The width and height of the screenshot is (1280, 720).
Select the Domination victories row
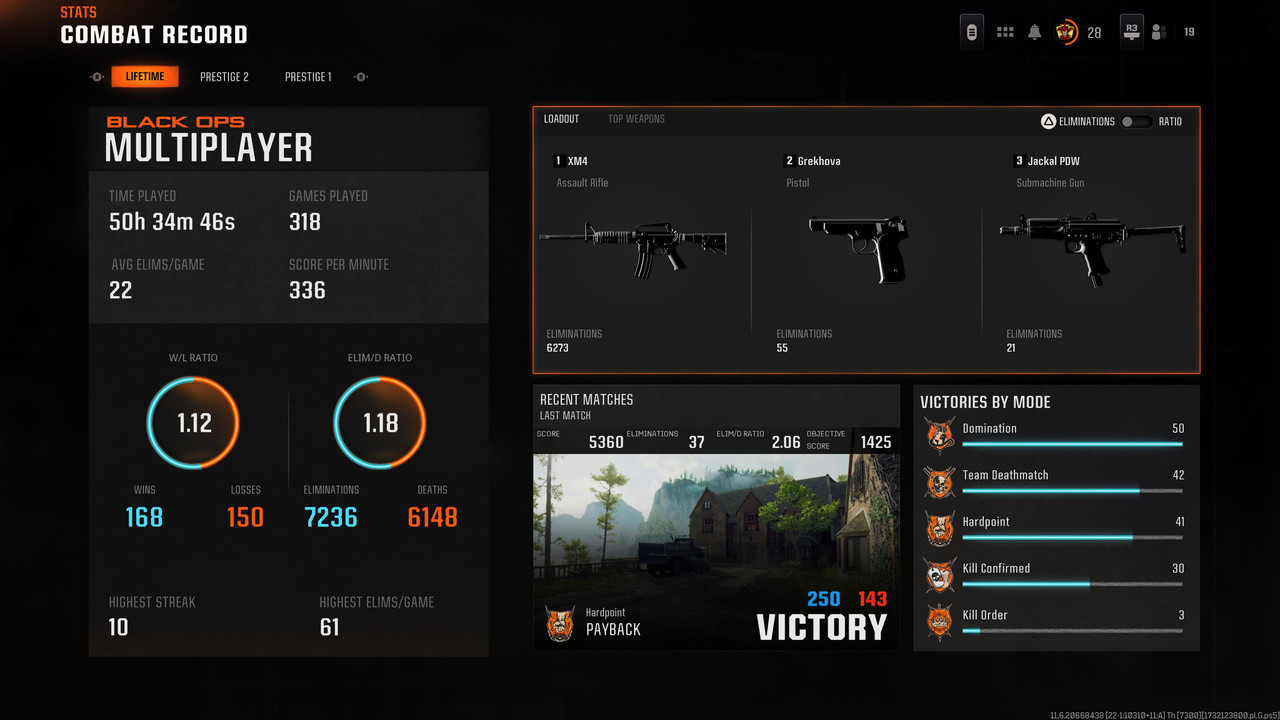(x=1056, y=435)
